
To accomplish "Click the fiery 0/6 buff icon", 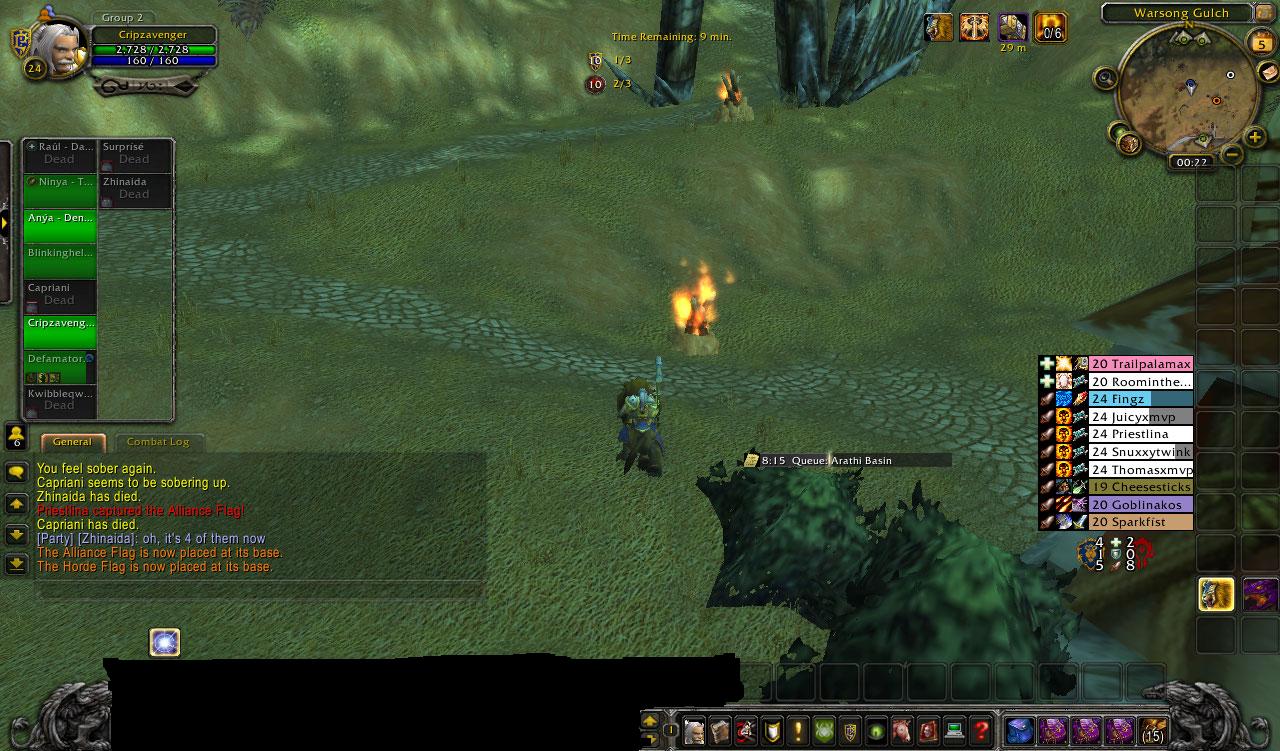I will point(1050,27).
